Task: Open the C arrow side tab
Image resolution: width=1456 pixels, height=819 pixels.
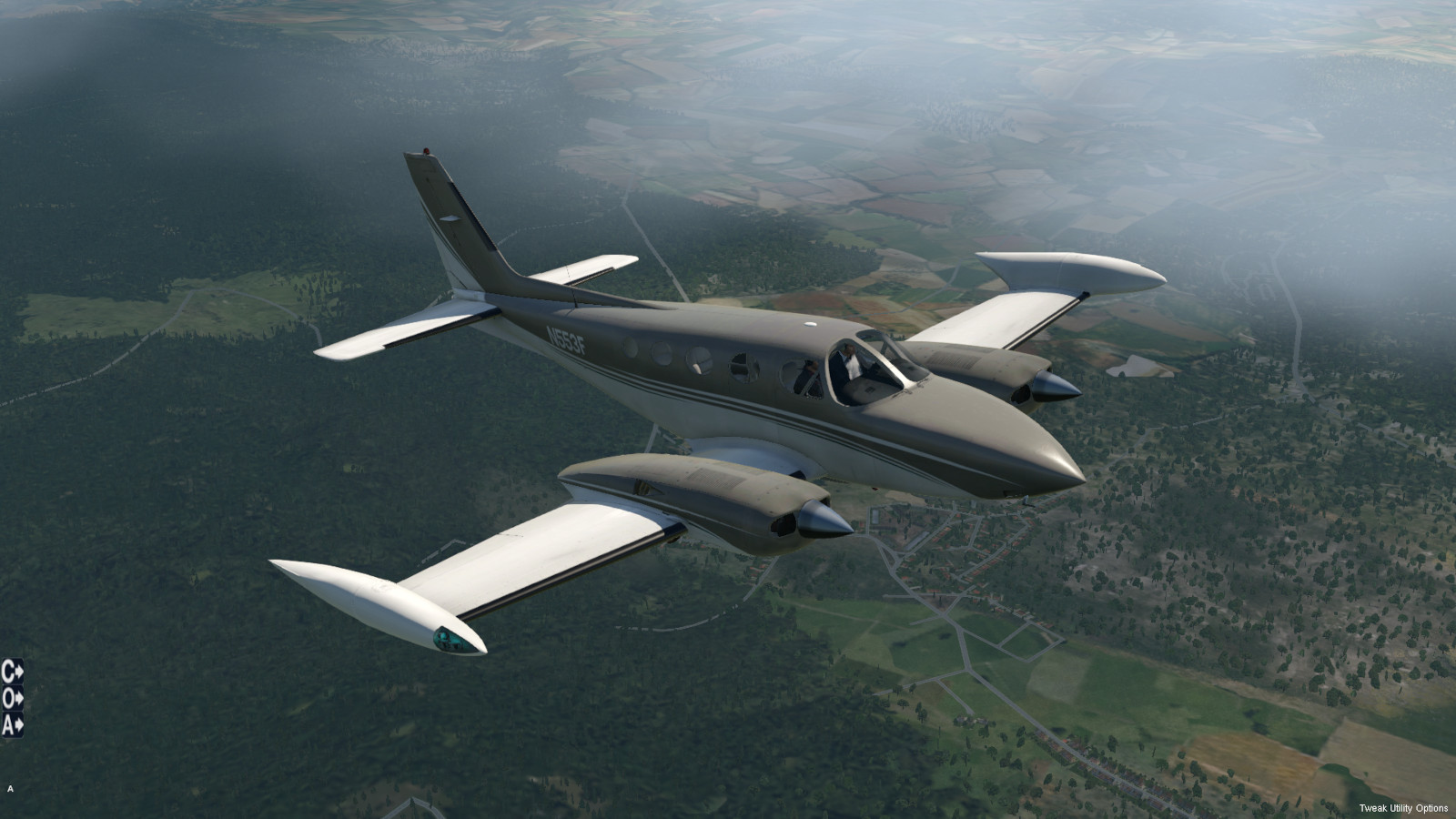Action: (x=12, y=672)
